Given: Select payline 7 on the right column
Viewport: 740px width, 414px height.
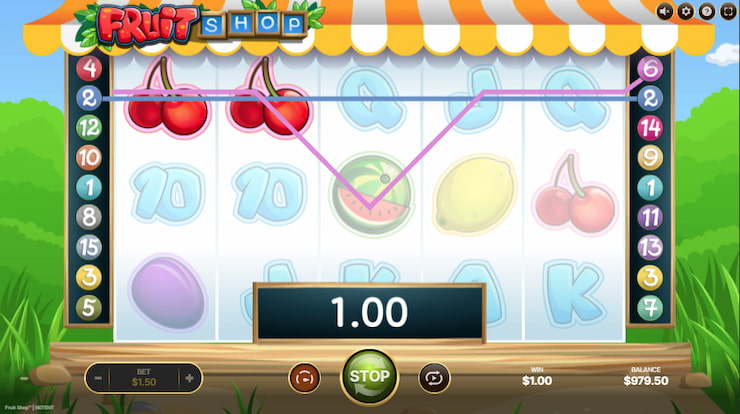Looking at the screenshot, I should tap(651, 306).
